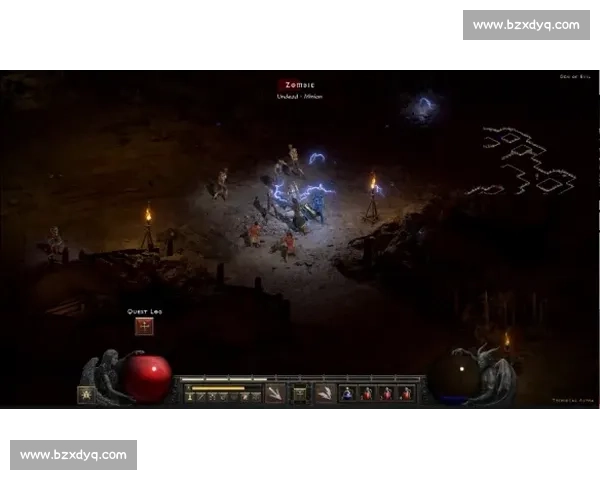Use the blue mana potion in belt
The width and height of the screenshot is (600, 480).
[348, 394]
